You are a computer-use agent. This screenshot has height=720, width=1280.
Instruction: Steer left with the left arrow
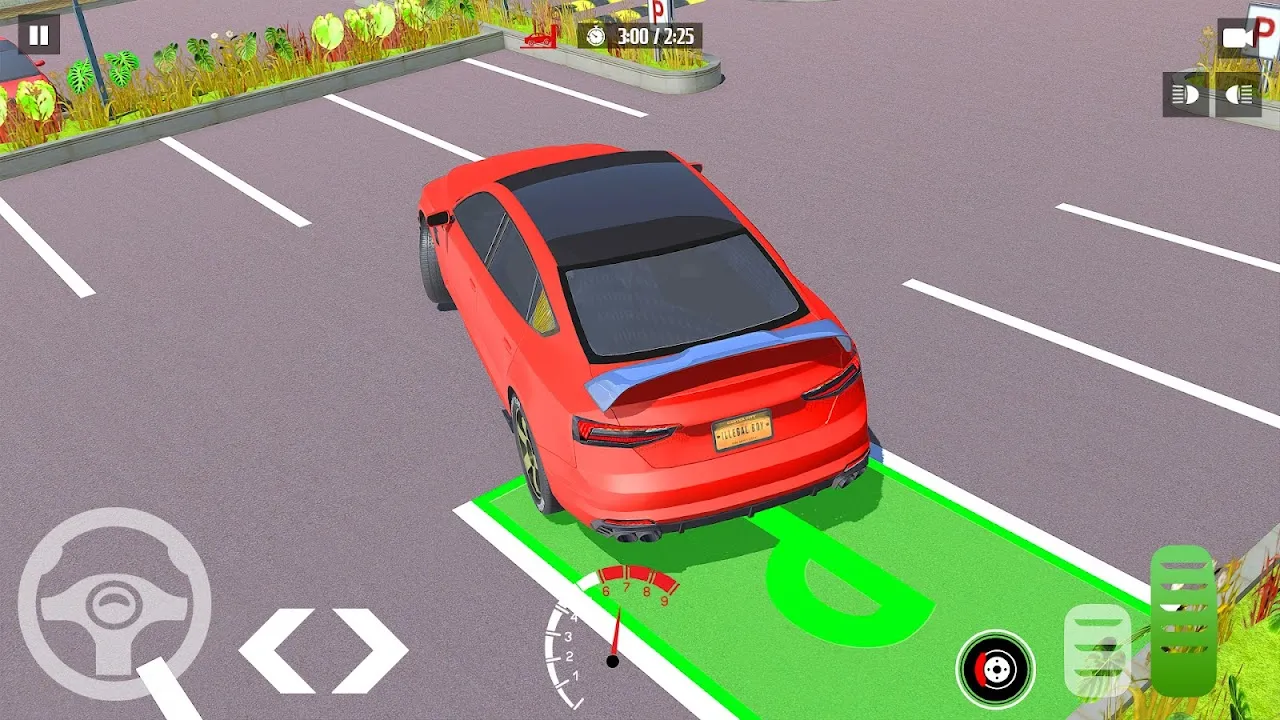pos(275,650)
